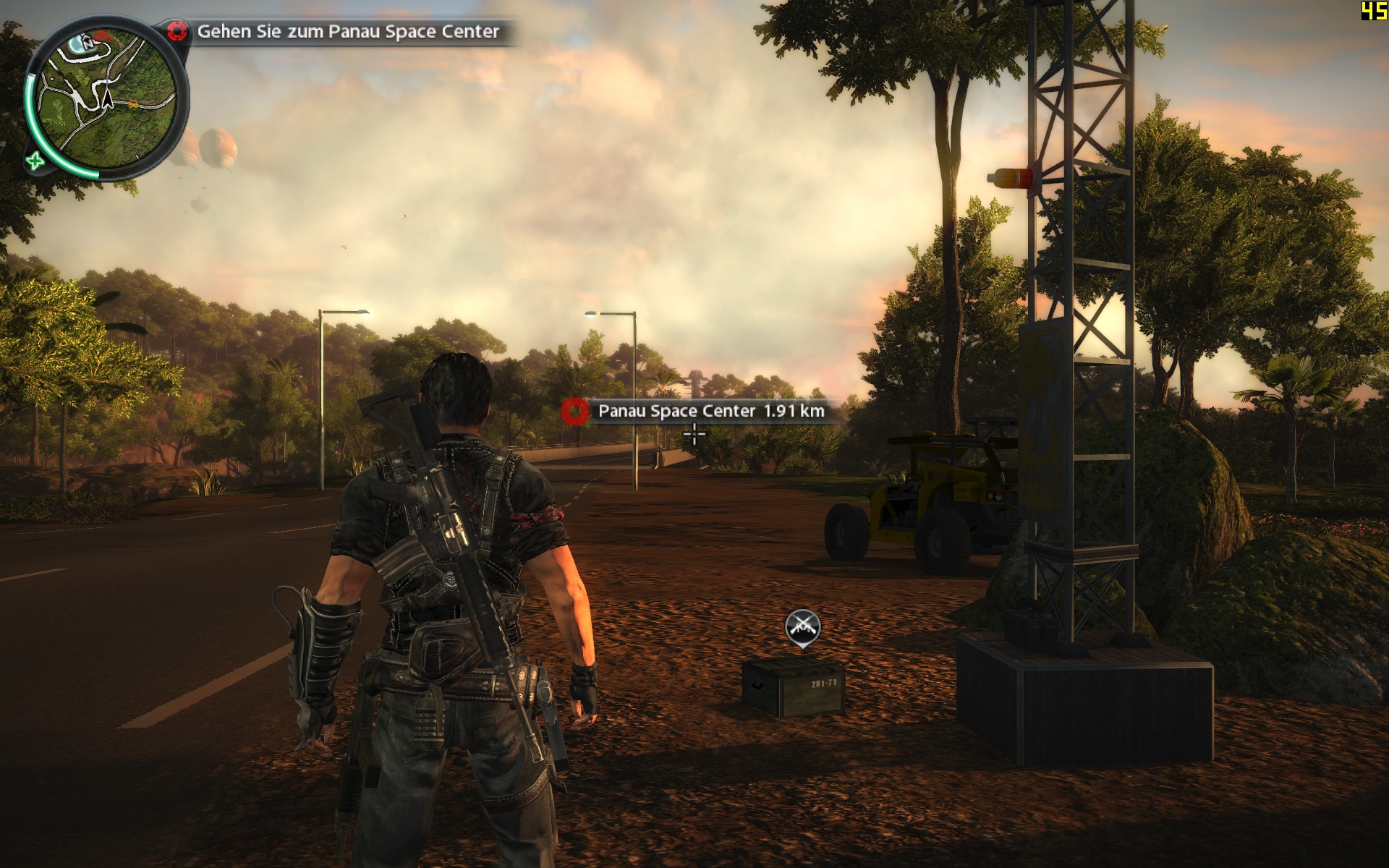Click the red objective icon beside mission text
Viewport: 1389px width, 868px height.
(x=177, y=31)
